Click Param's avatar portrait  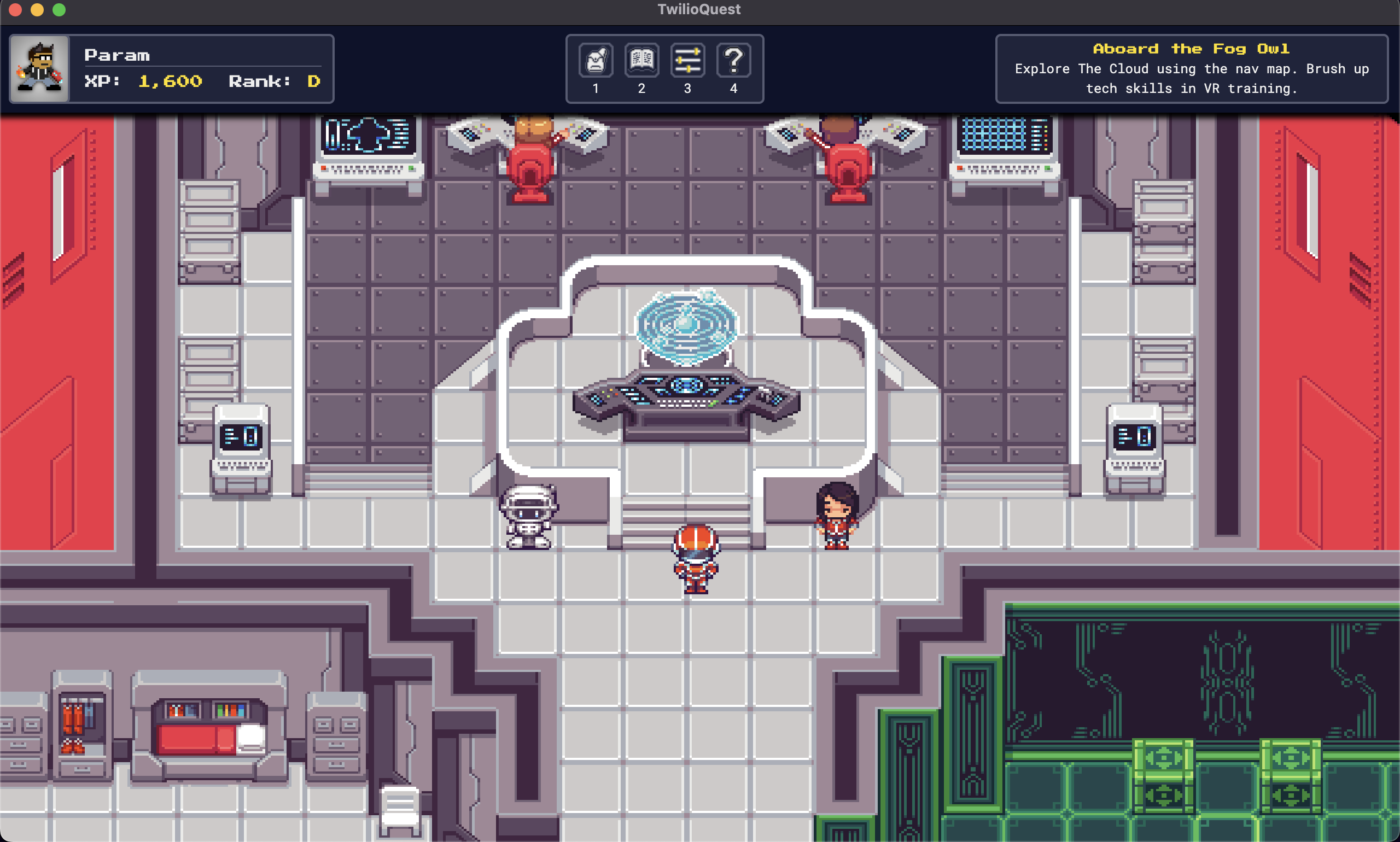point(40,68)
